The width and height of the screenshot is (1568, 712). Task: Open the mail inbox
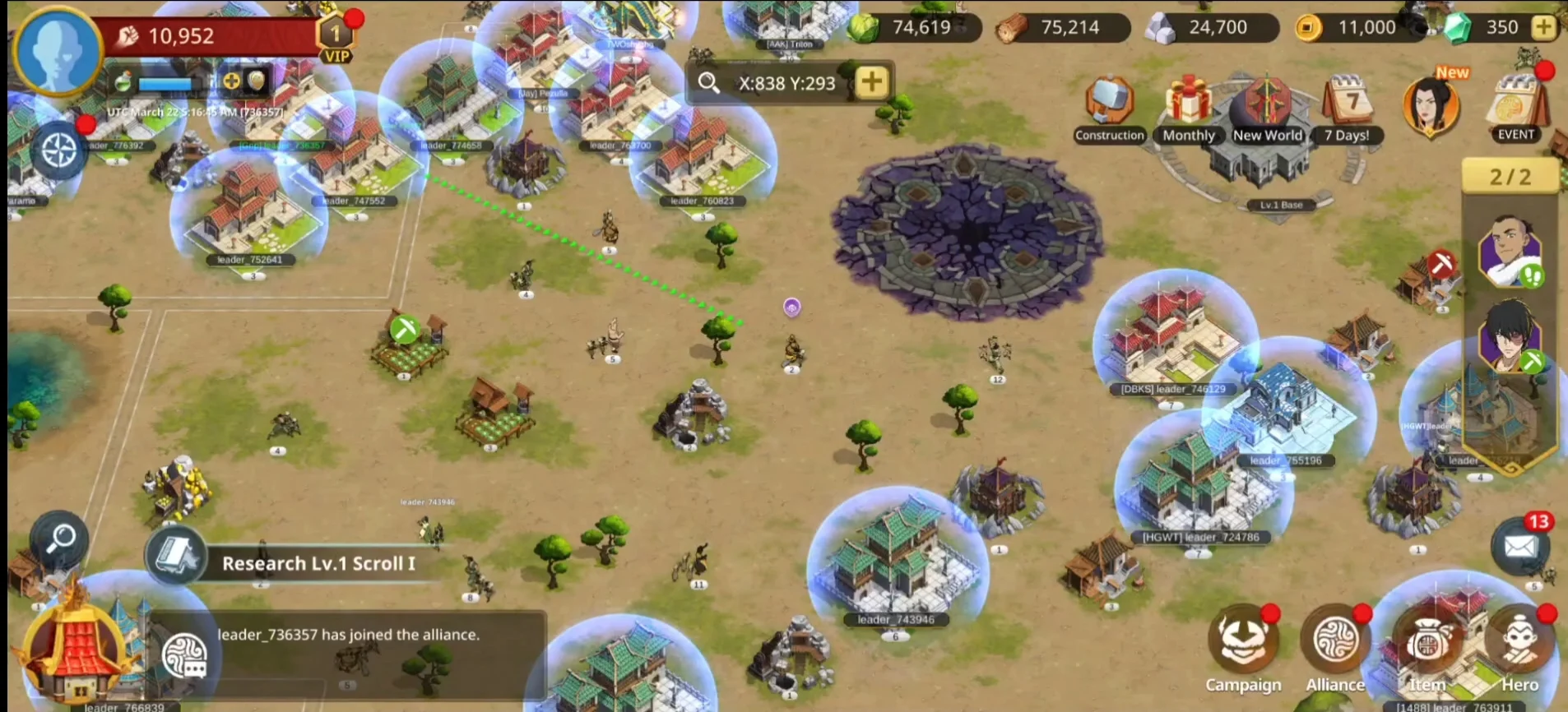[x=1519, y=545]
